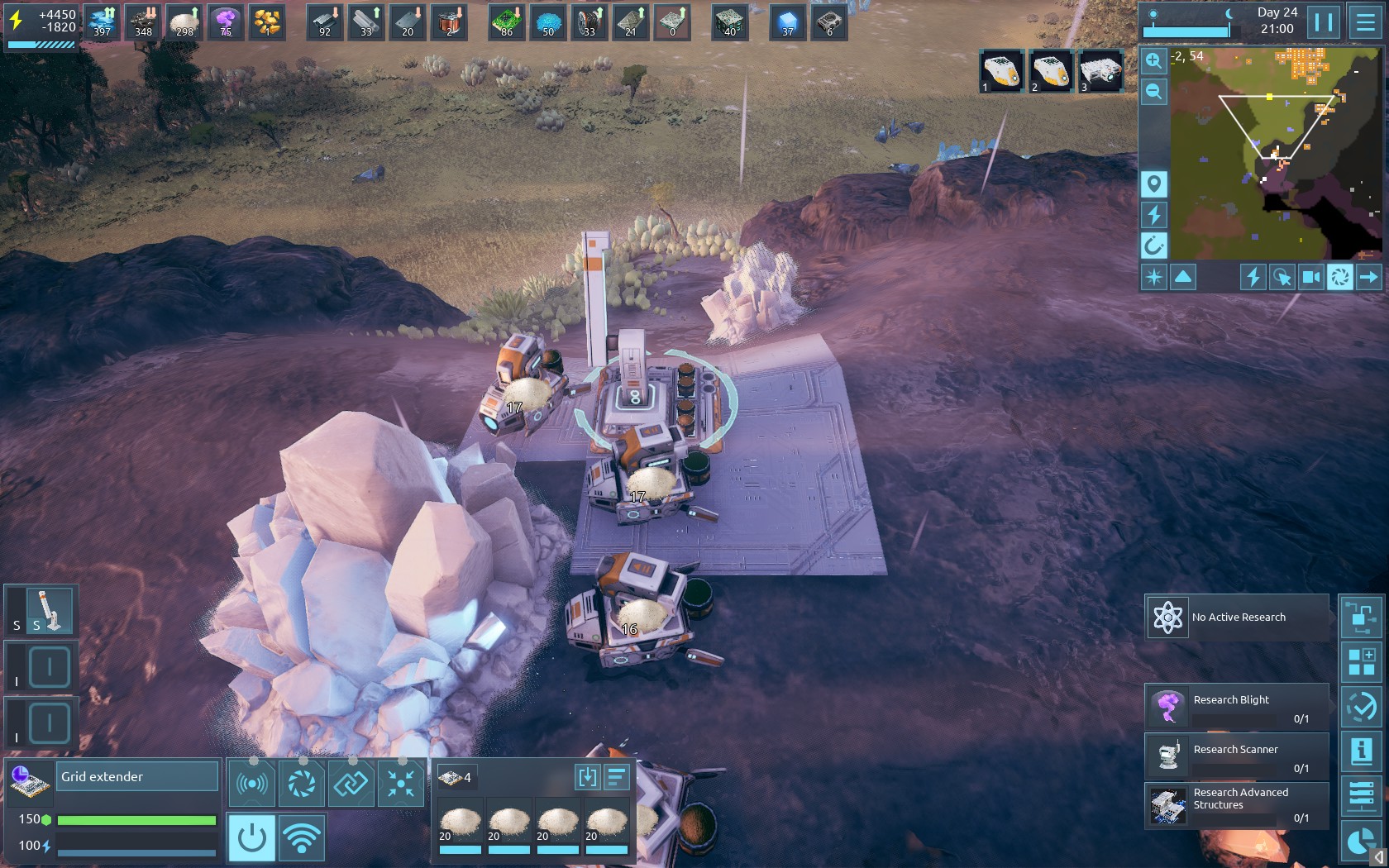Screen dimensions: 1389x868
Task: Open the No Active Research panel
Action: (1237, 618)
